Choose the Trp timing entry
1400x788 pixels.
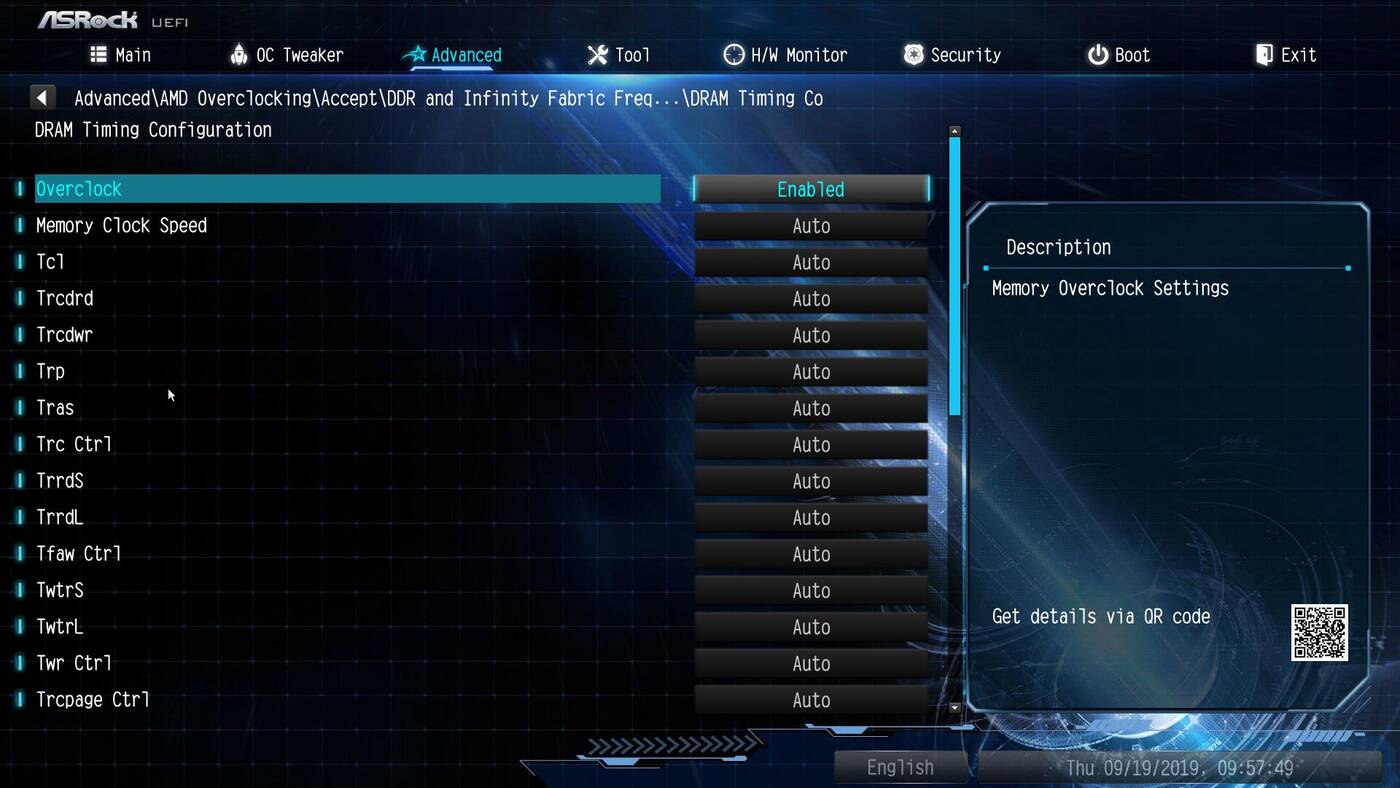pos(51,372)
